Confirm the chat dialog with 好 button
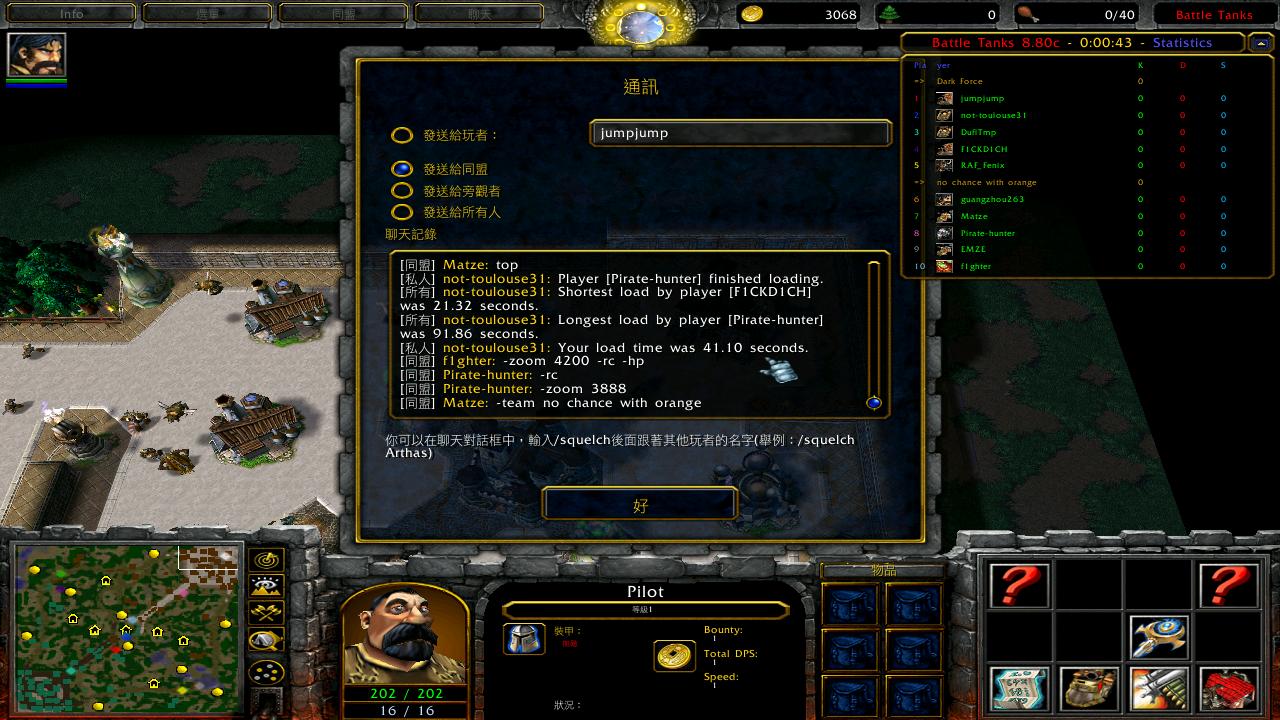This screenshot has height=720, width=1280. [x=640, y=504]
